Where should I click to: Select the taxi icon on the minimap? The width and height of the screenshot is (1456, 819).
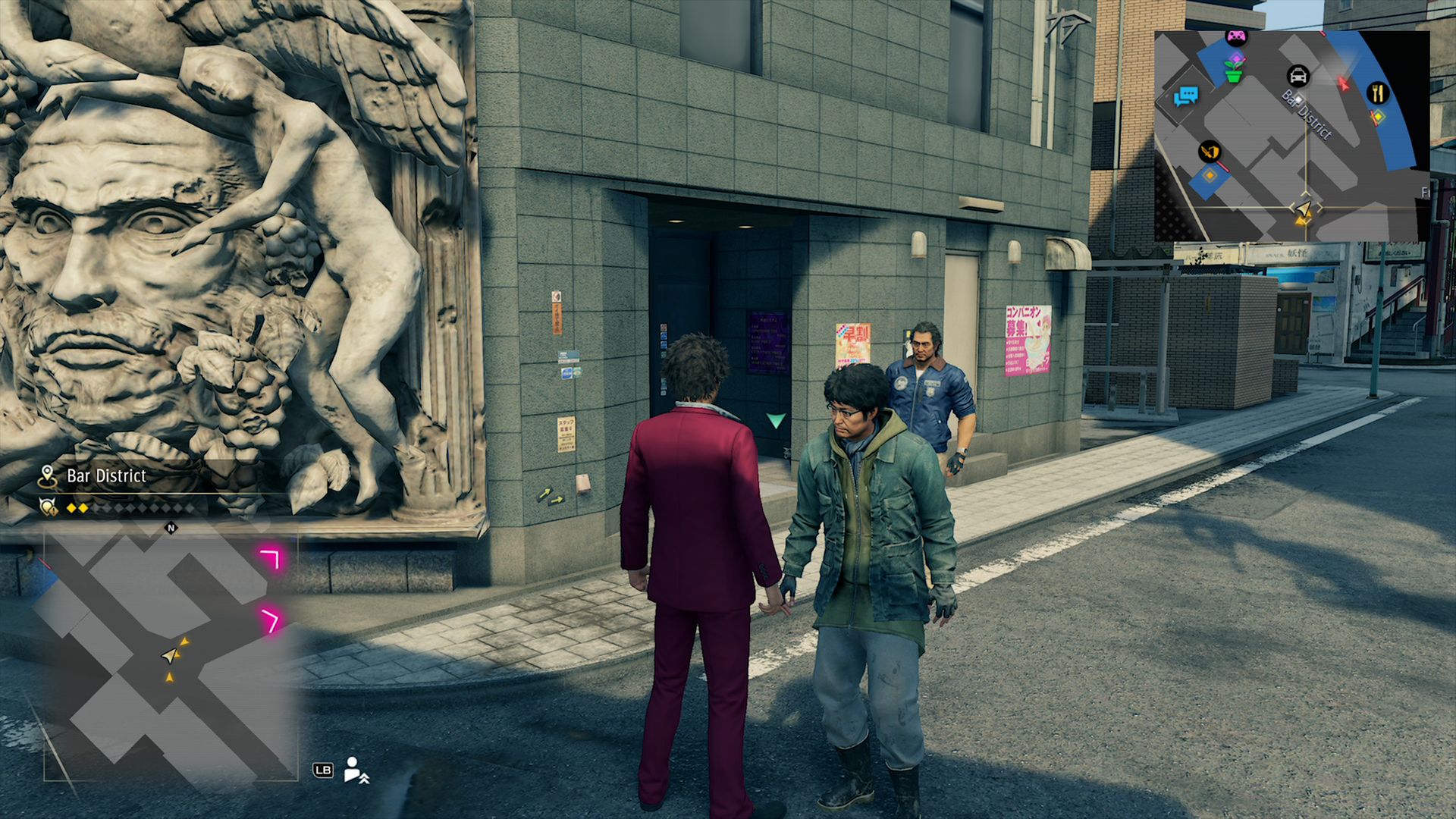coord(1298,75)
